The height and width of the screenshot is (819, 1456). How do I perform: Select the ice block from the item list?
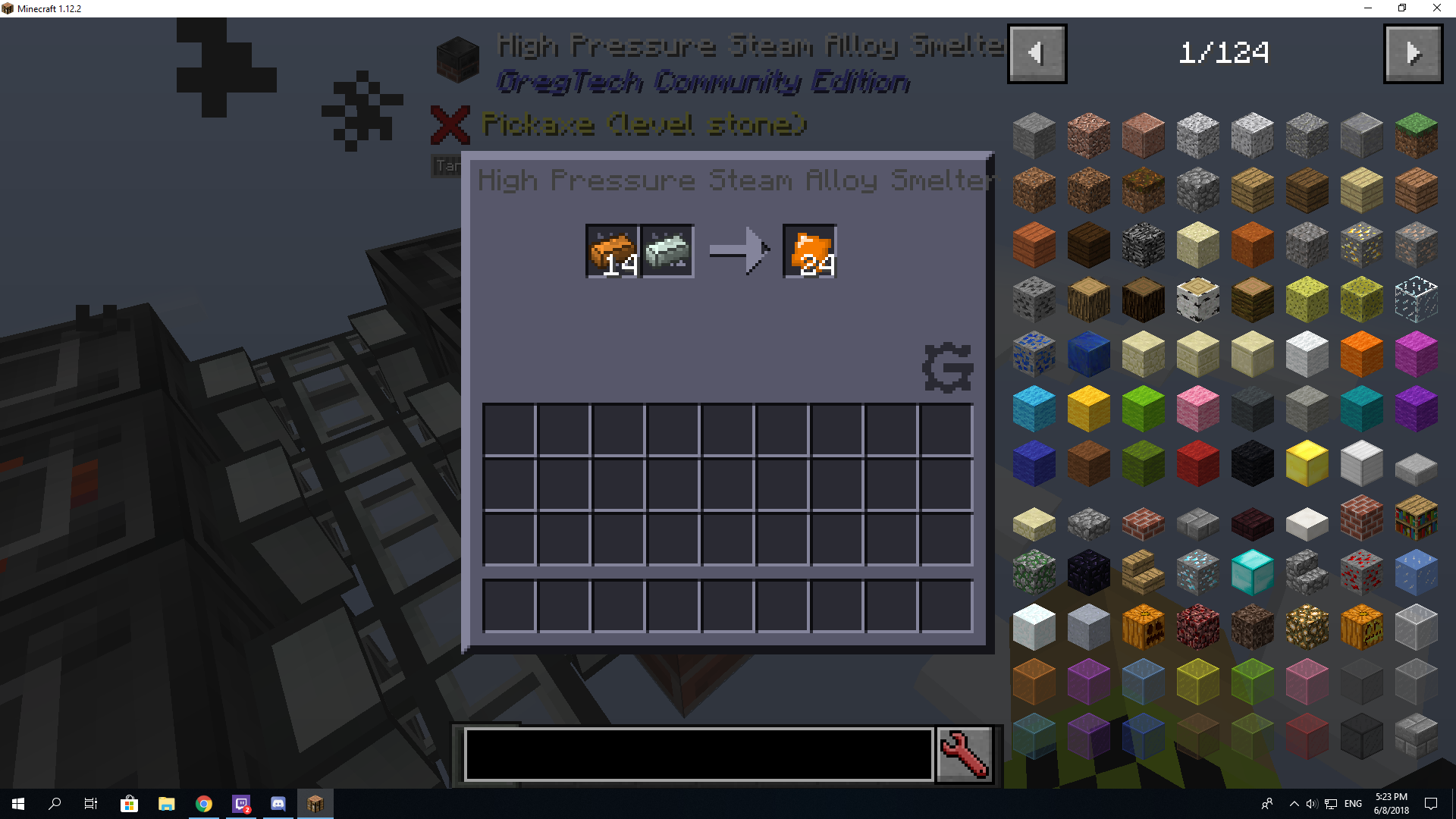1417,572
